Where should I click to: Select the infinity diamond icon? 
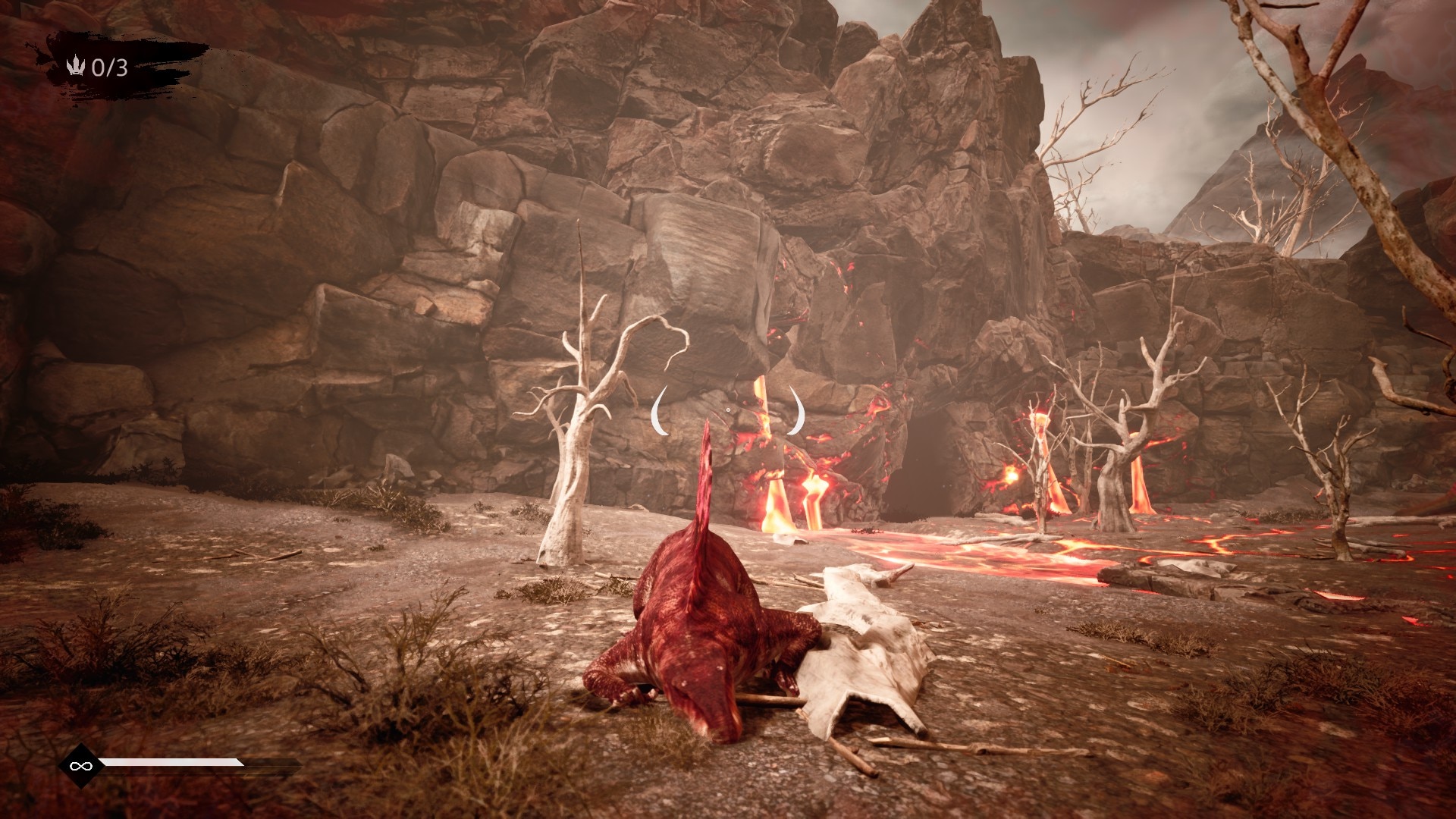pos(77,766)
